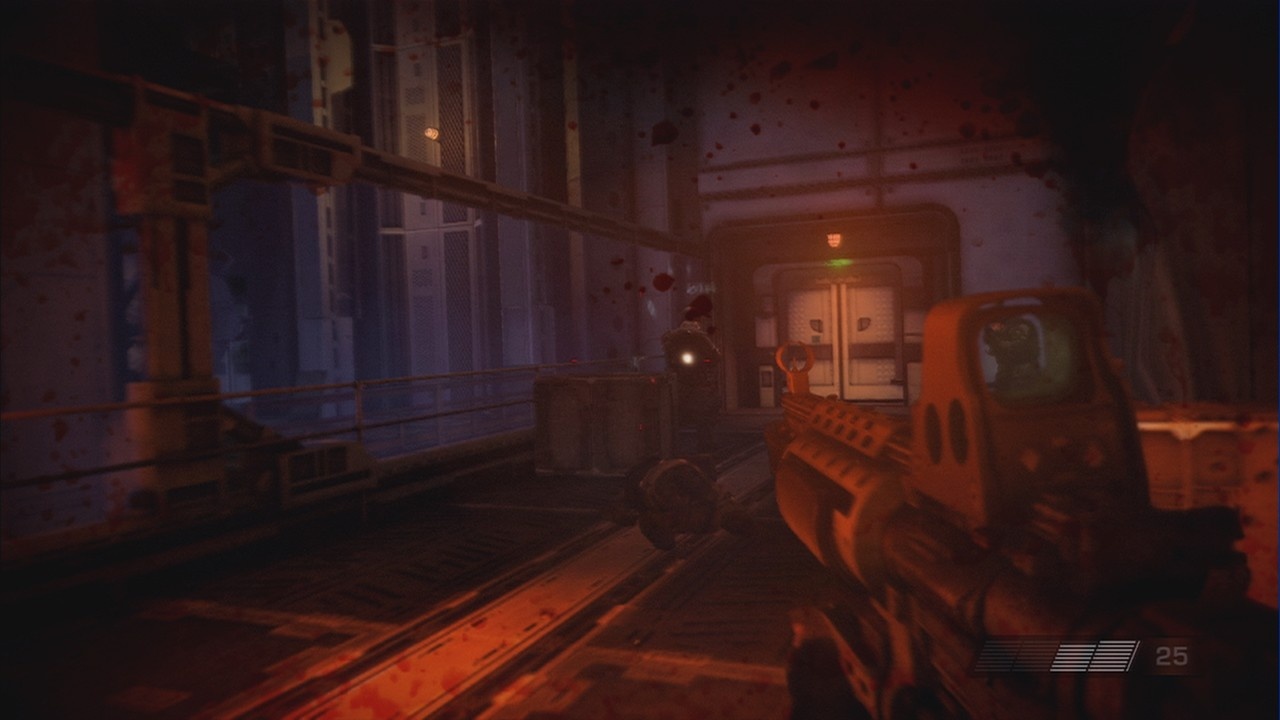This screenshot has width=1280, height=720.
Task: Select the left door panel window
Action: (816, 324)
